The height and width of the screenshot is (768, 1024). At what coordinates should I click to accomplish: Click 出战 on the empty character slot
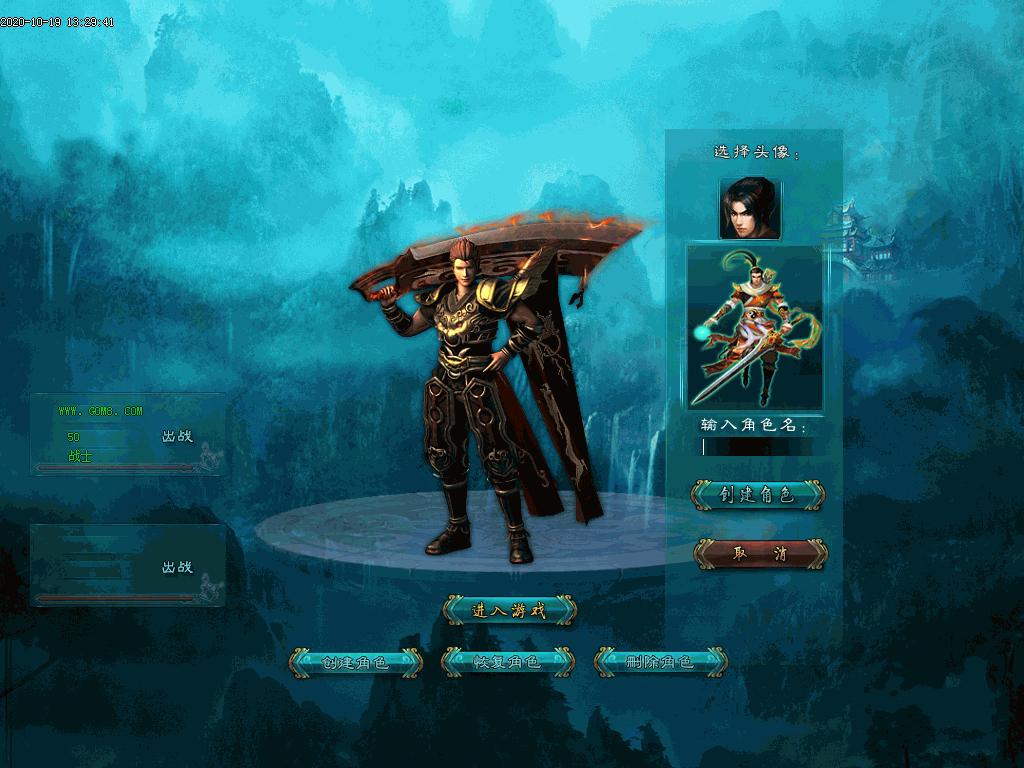(x=177, y=567)
